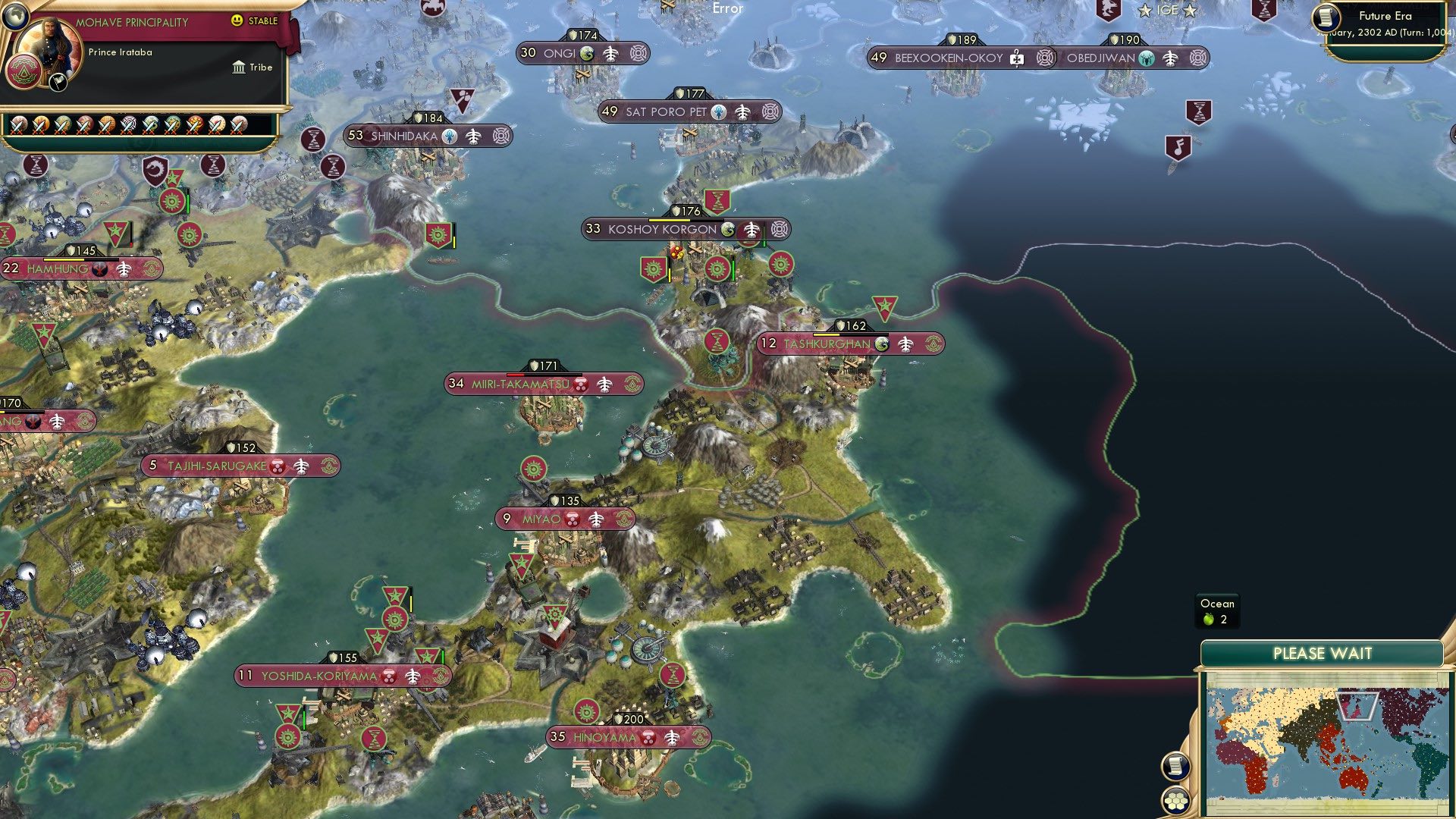
Task: Switch to strategic view via hex grid icon
Action: point(1176,799)
